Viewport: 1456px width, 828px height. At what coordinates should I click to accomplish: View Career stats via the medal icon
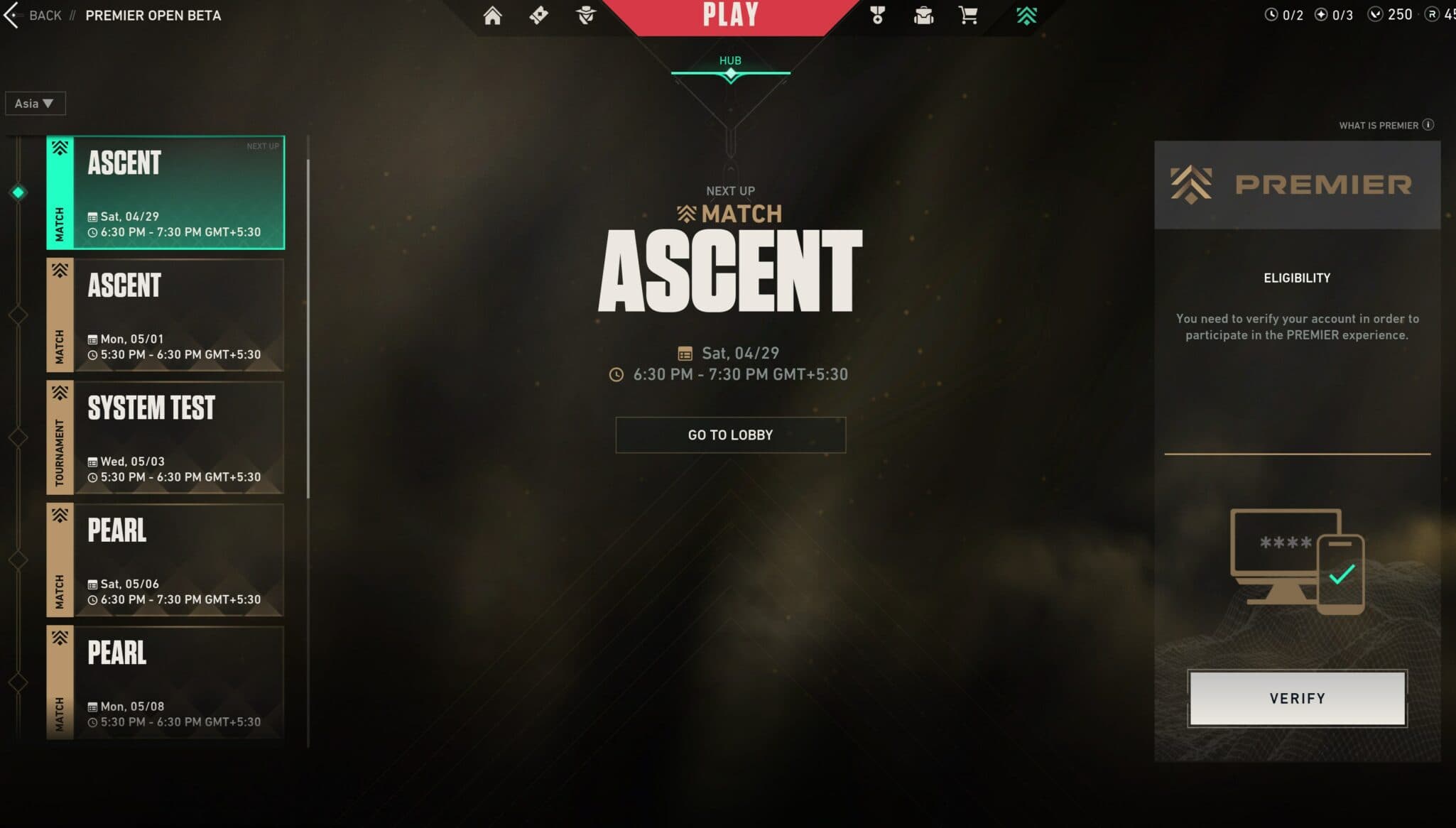(x=877, y=14)
